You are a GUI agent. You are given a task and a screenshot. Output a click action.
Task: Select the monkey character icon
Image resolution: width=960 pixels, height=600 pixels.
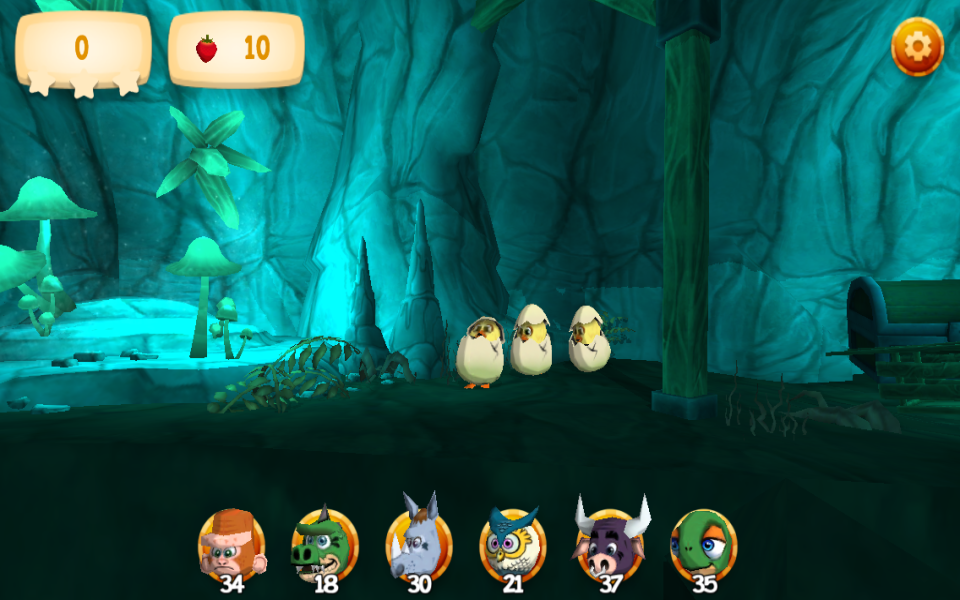coord(231,545)
